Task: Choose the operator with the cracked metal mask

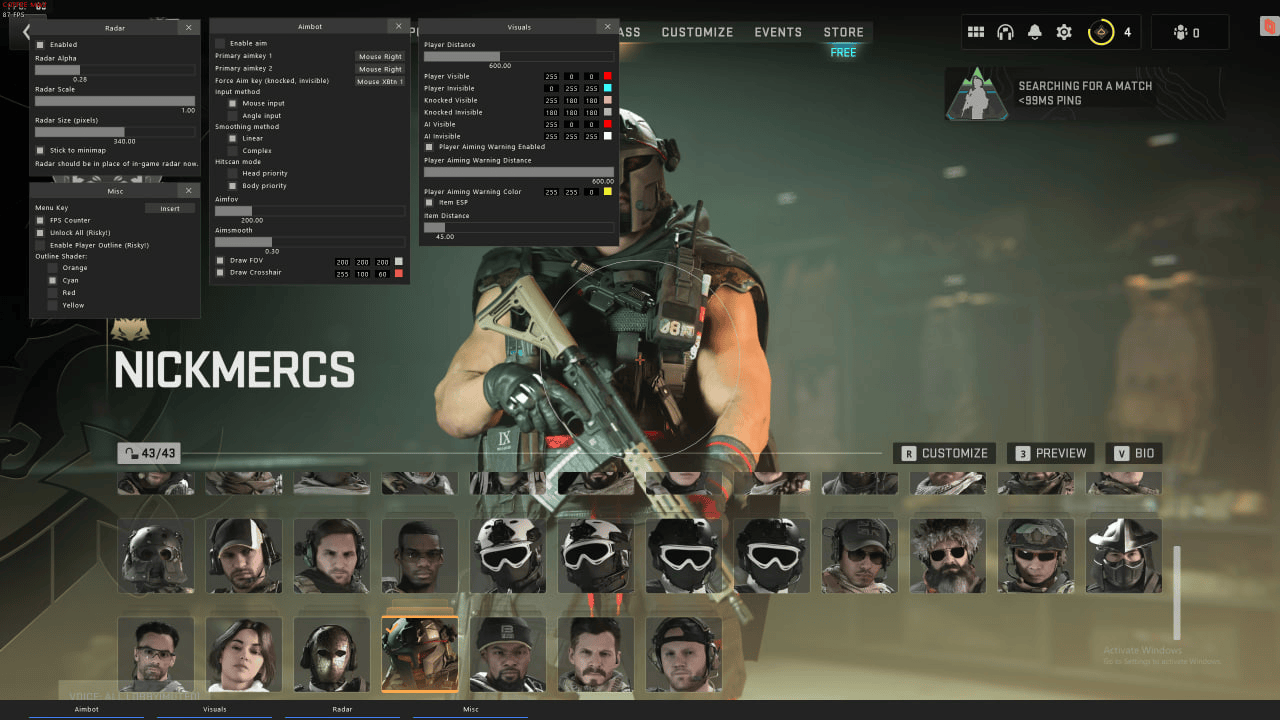Action: click(x=332, y=654)
